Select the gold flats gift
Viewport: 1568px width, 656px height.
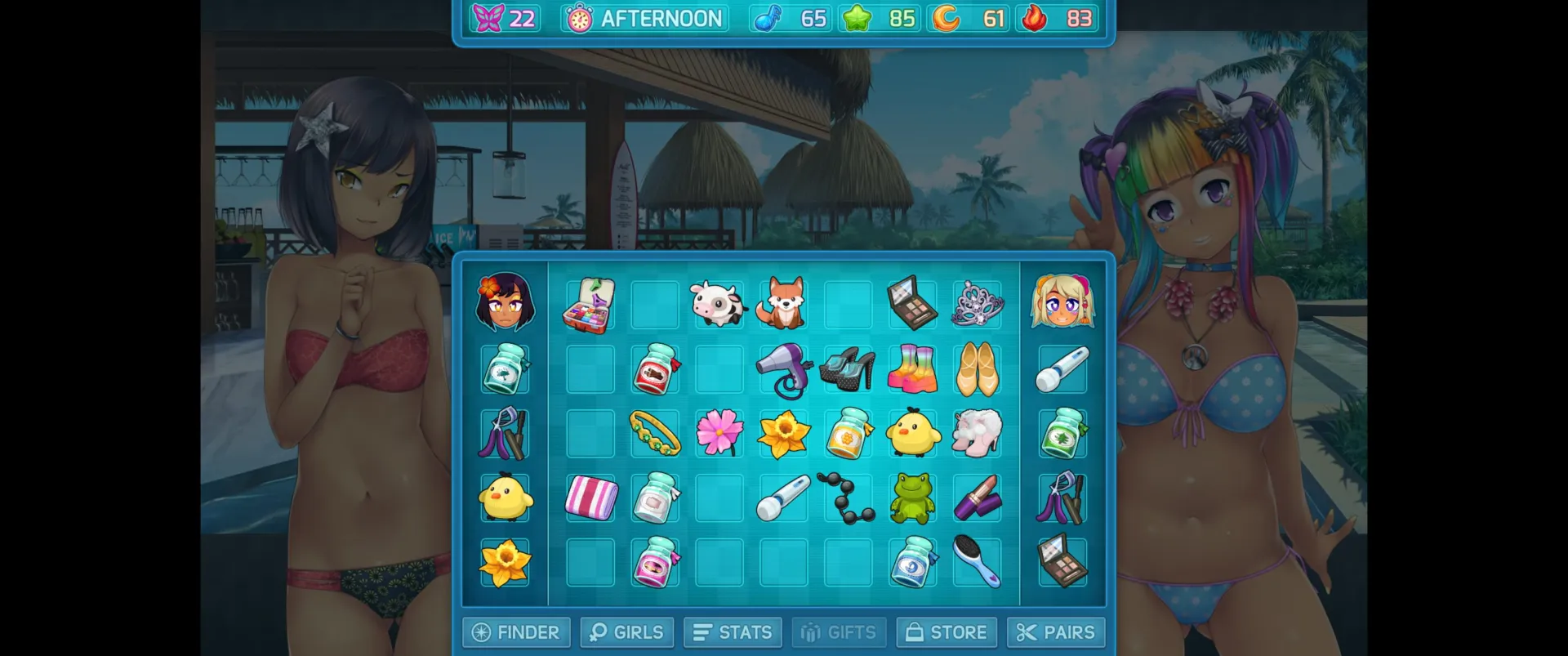(x=977, y=369)
